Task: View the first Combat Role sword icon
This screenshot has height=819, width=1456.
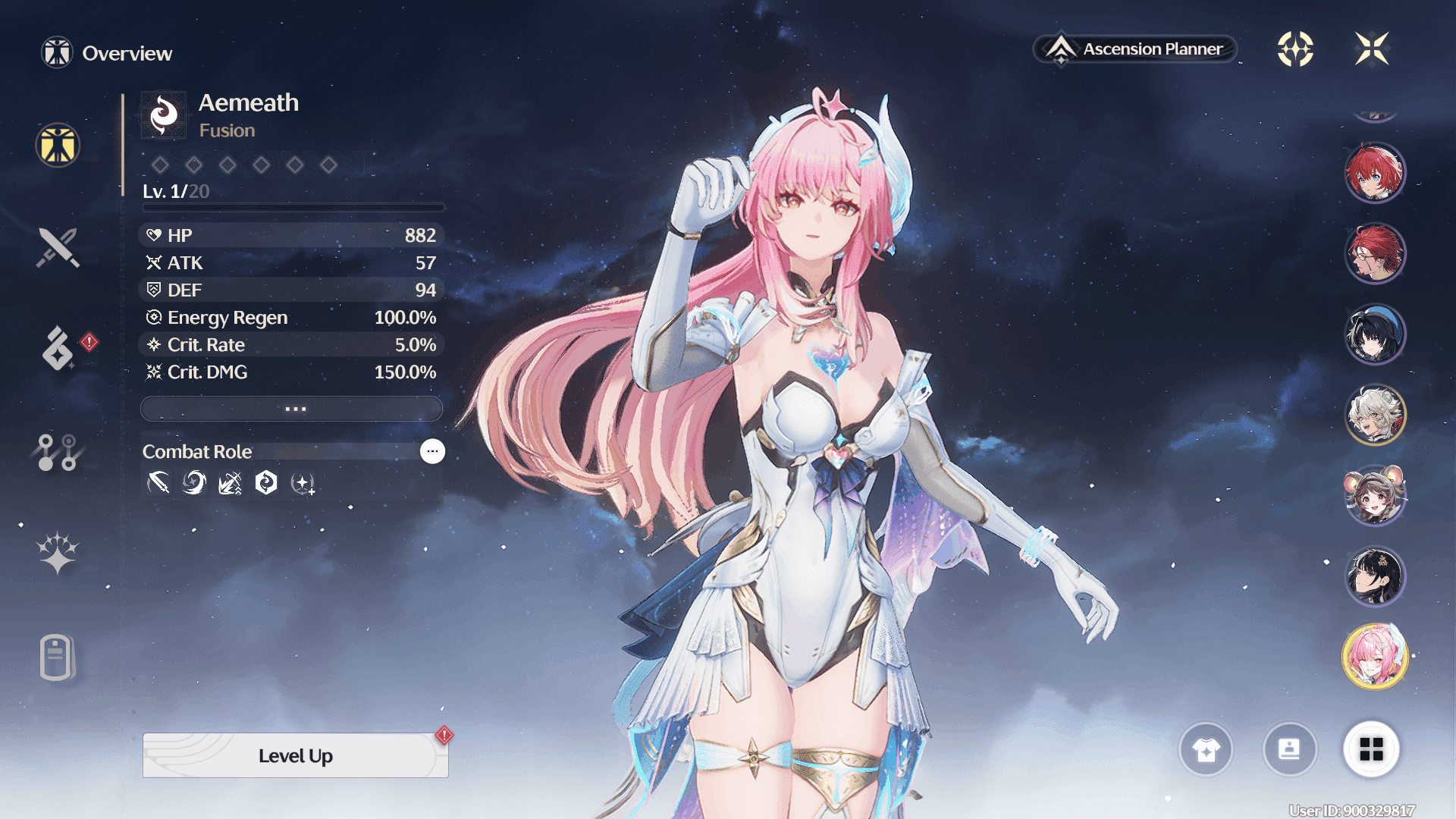Action: point(158,483)
